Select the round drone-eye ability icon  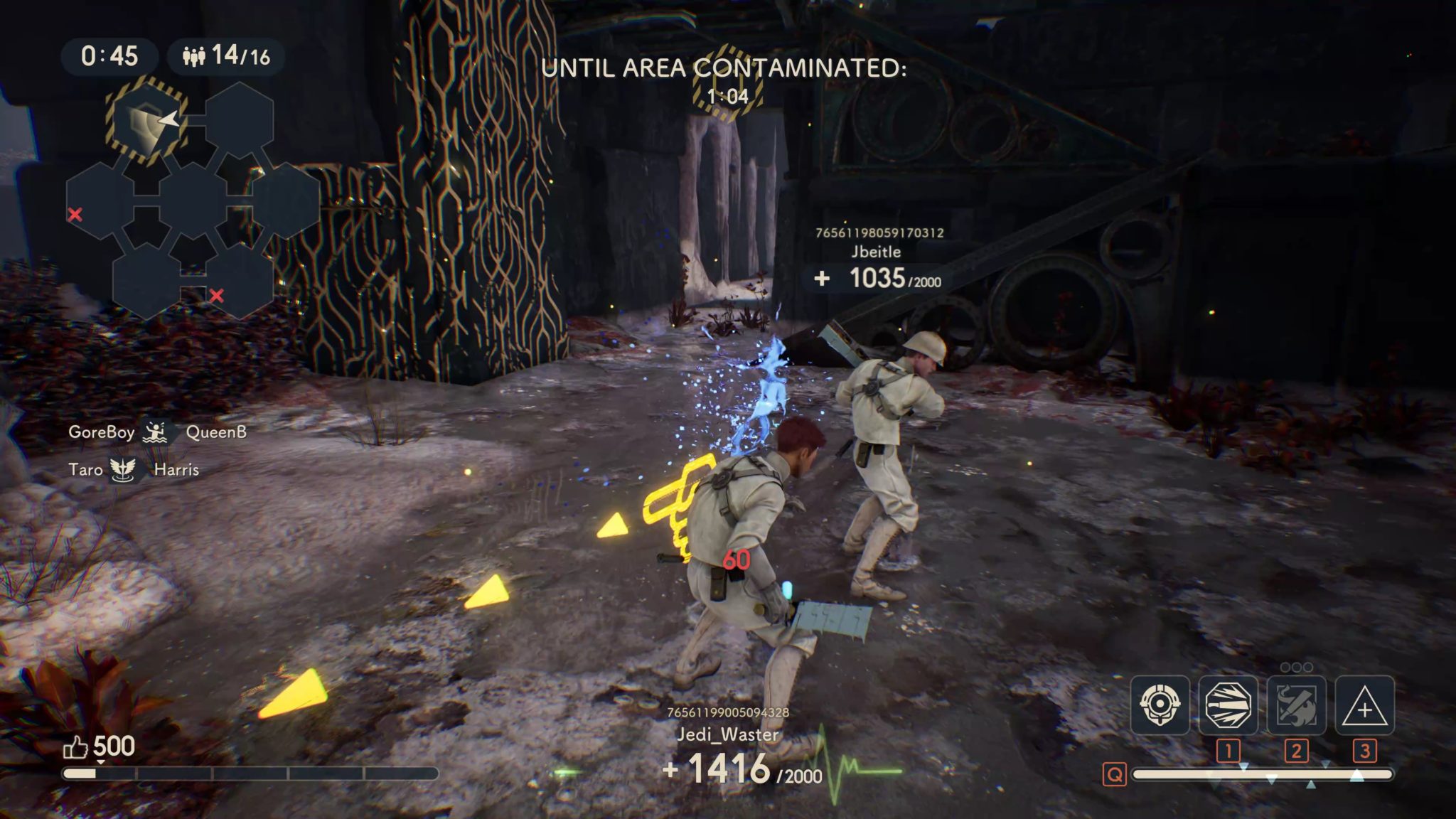[1160, 705]
